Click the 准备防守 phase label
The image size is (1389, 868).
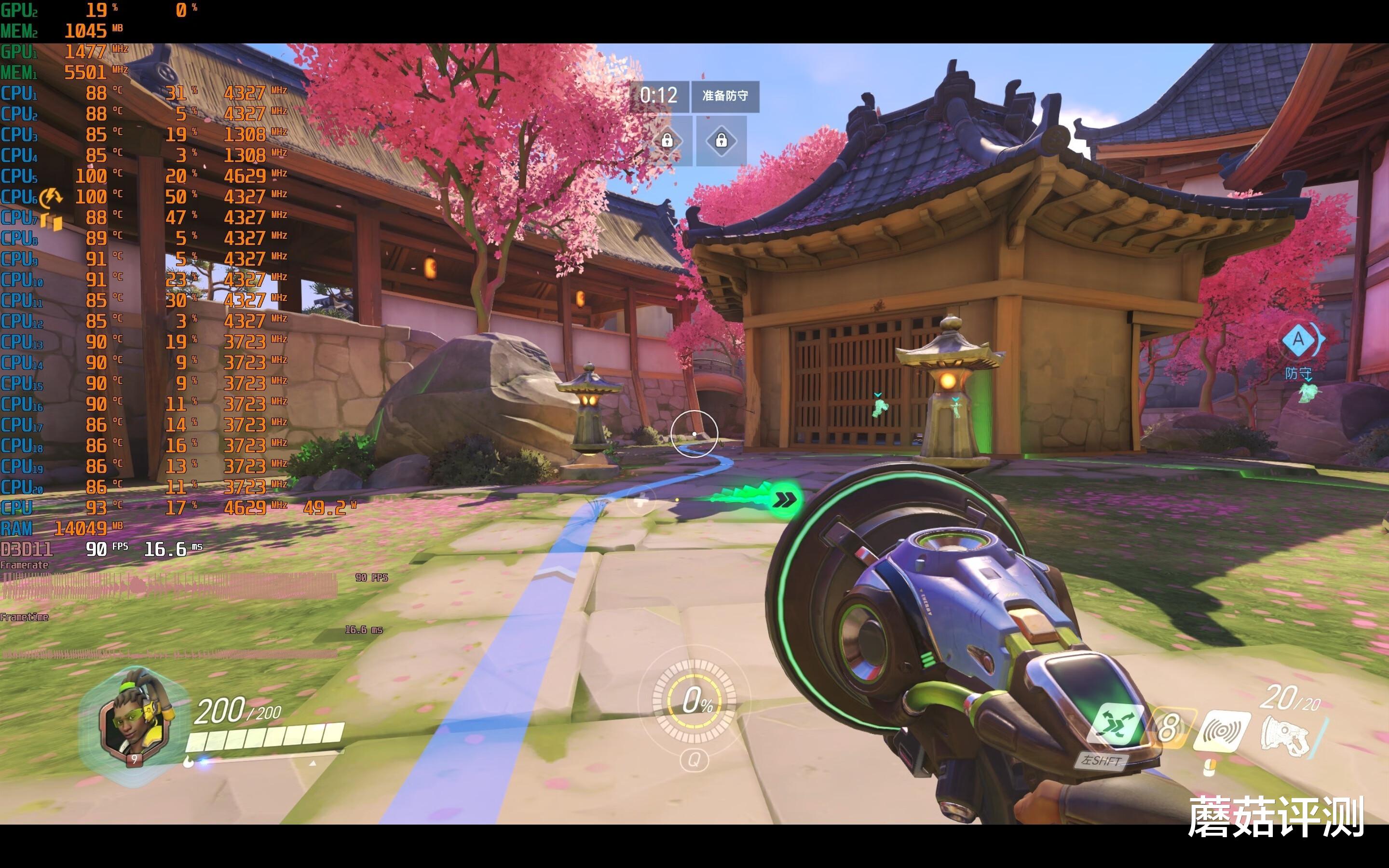[725, 96]
